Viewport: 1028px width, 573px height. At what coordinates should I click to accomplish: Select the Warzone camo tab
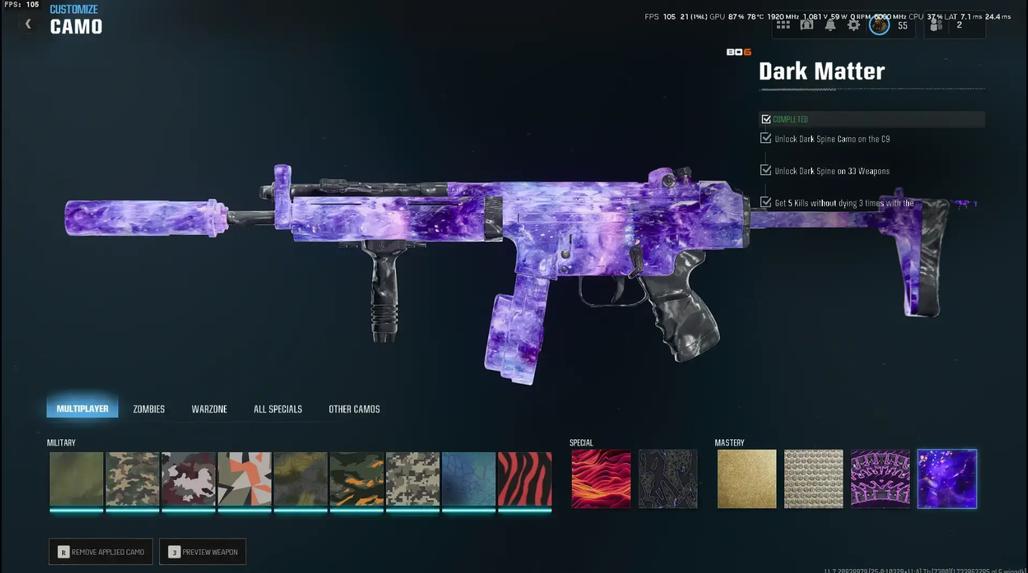[209, 409]
